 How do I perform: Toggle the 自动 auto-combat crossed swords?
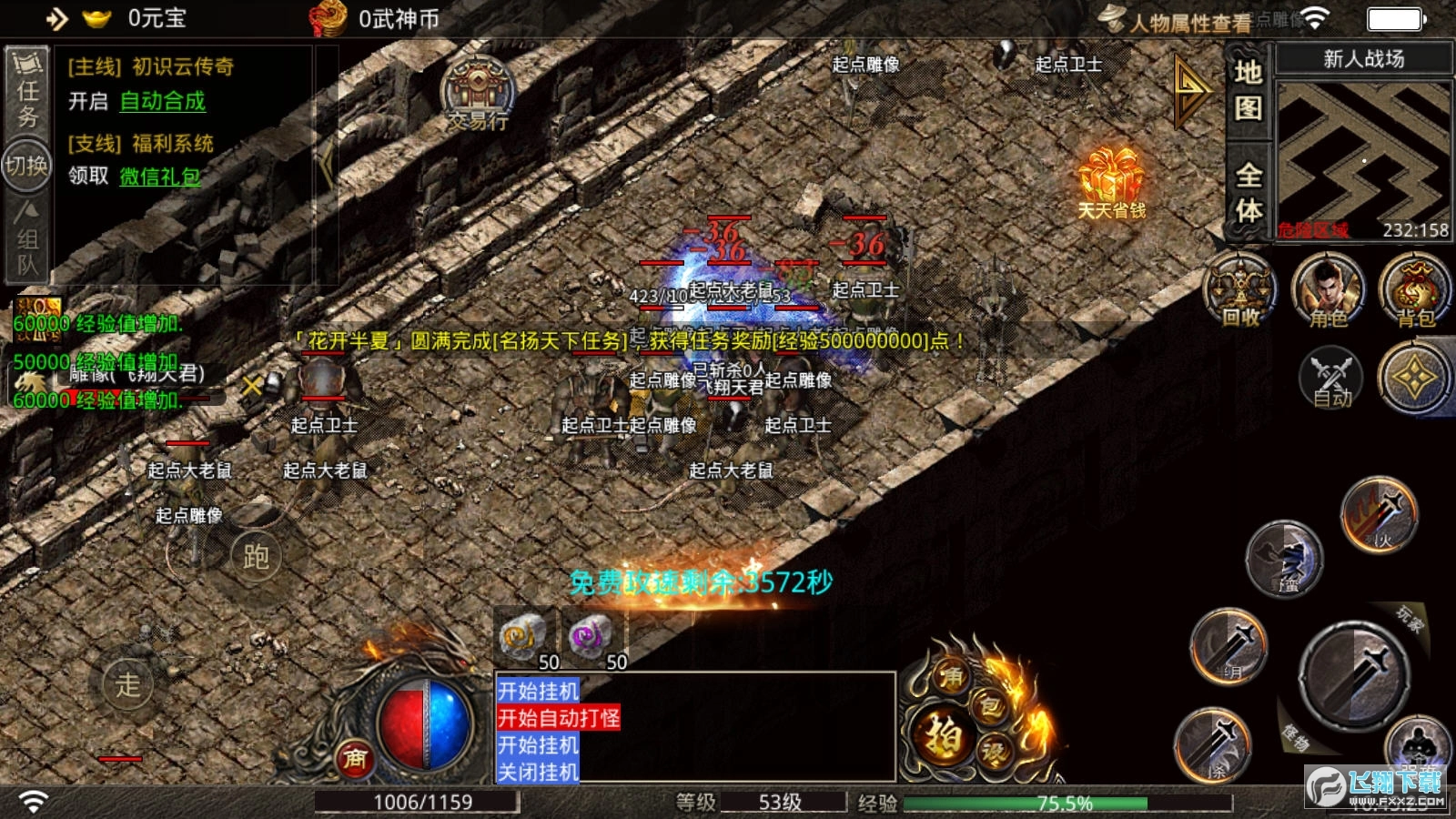[x=1330, y=378]
